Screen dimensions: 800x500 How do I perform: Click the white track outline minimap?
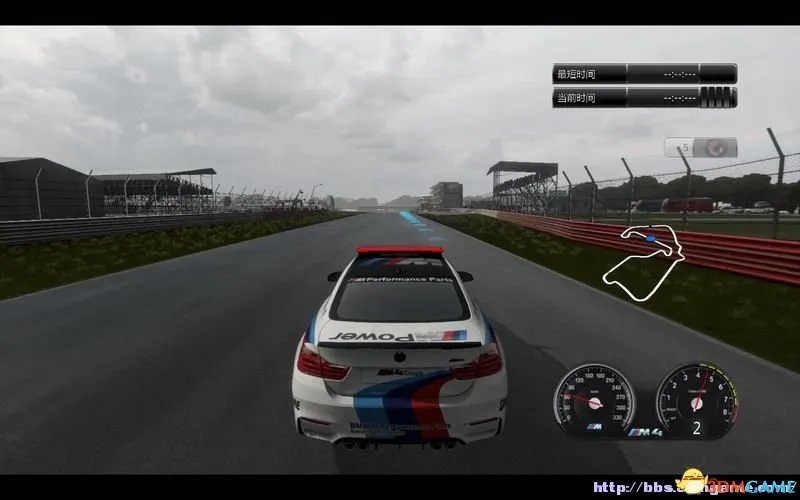[645, 262]
